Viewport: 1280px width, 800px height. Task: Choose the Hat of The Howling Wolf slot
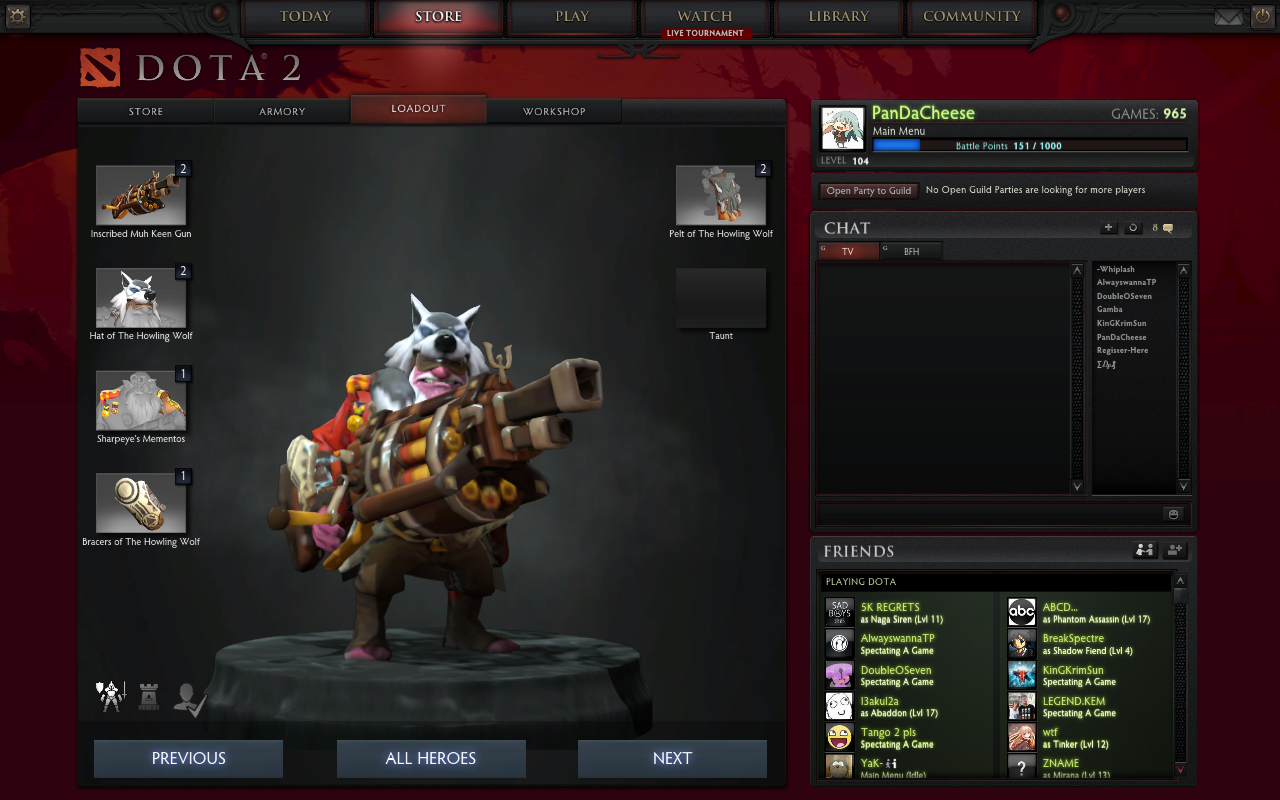[141, 298]
